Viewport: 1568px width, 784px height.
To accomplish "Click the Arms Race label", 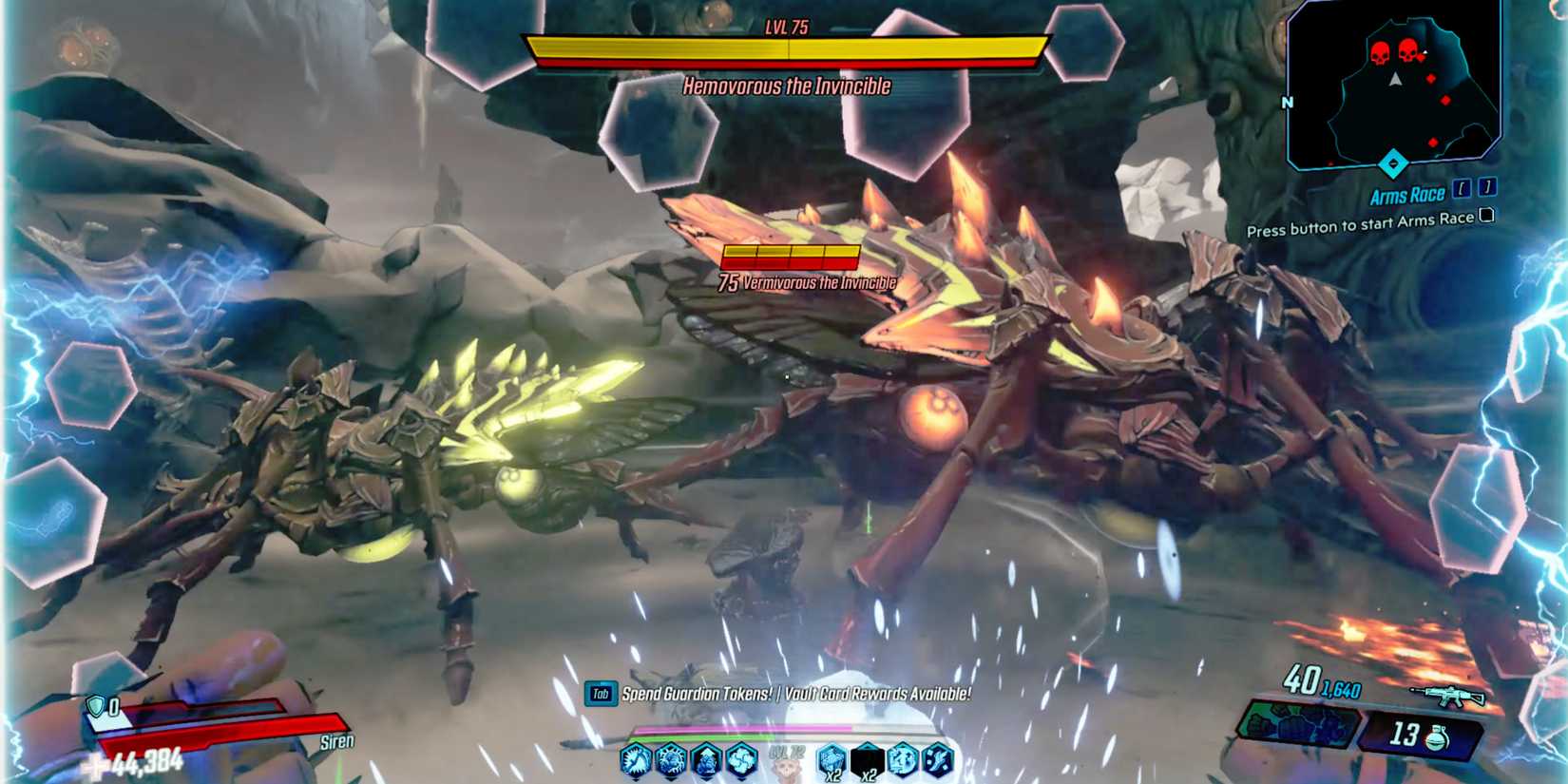I will (x=1406, y=195).
